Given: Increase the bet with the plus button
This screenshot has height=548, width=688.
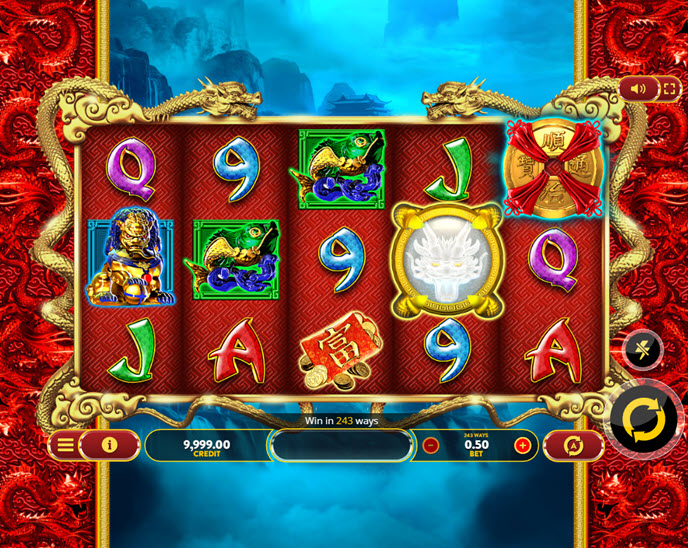Looking at the screenshot, I should pyautogui.click(x=522, y=446).
